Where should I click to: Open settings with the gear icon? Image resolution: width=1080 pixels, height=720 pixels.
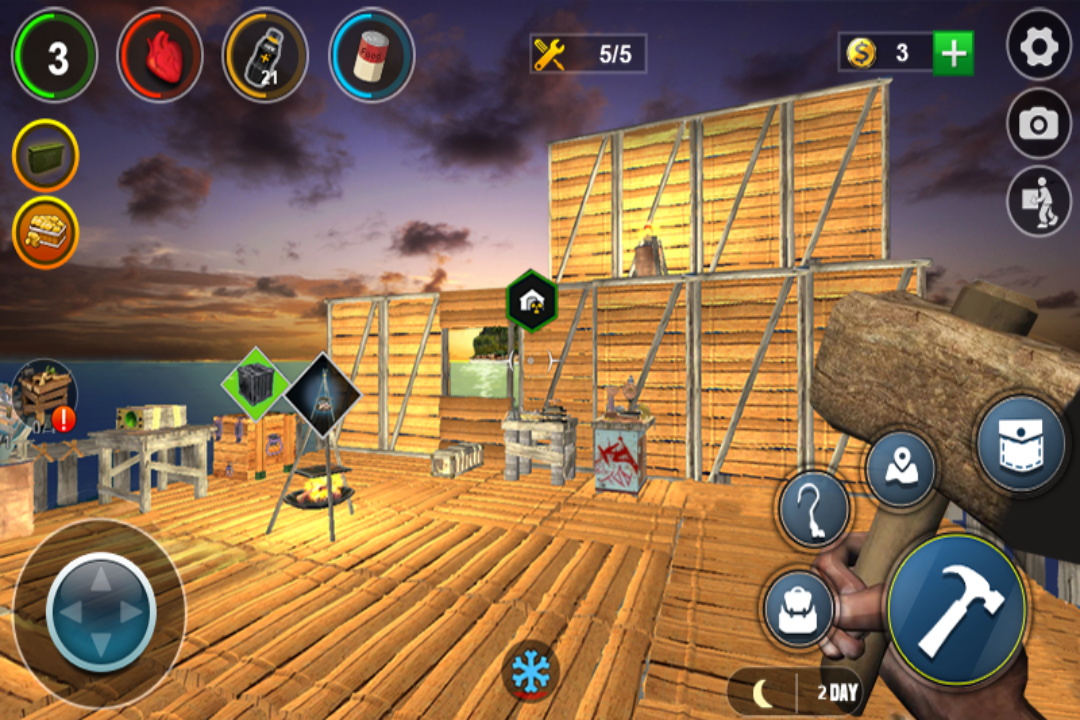pyautogui.click(x=1039, y=45)
